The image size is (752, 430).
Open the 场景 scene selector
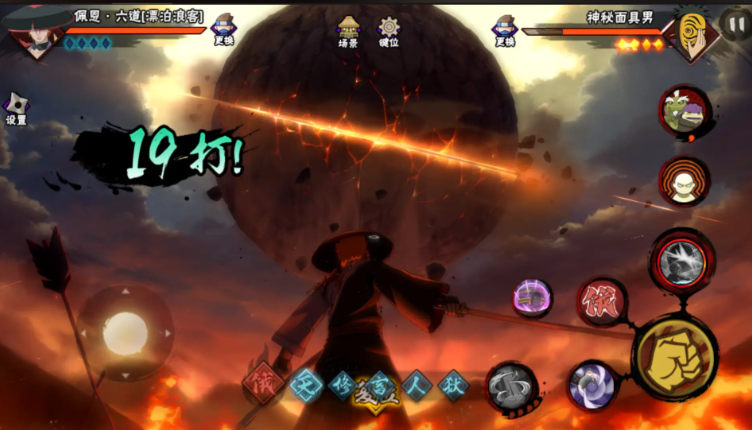click(348, 31)
